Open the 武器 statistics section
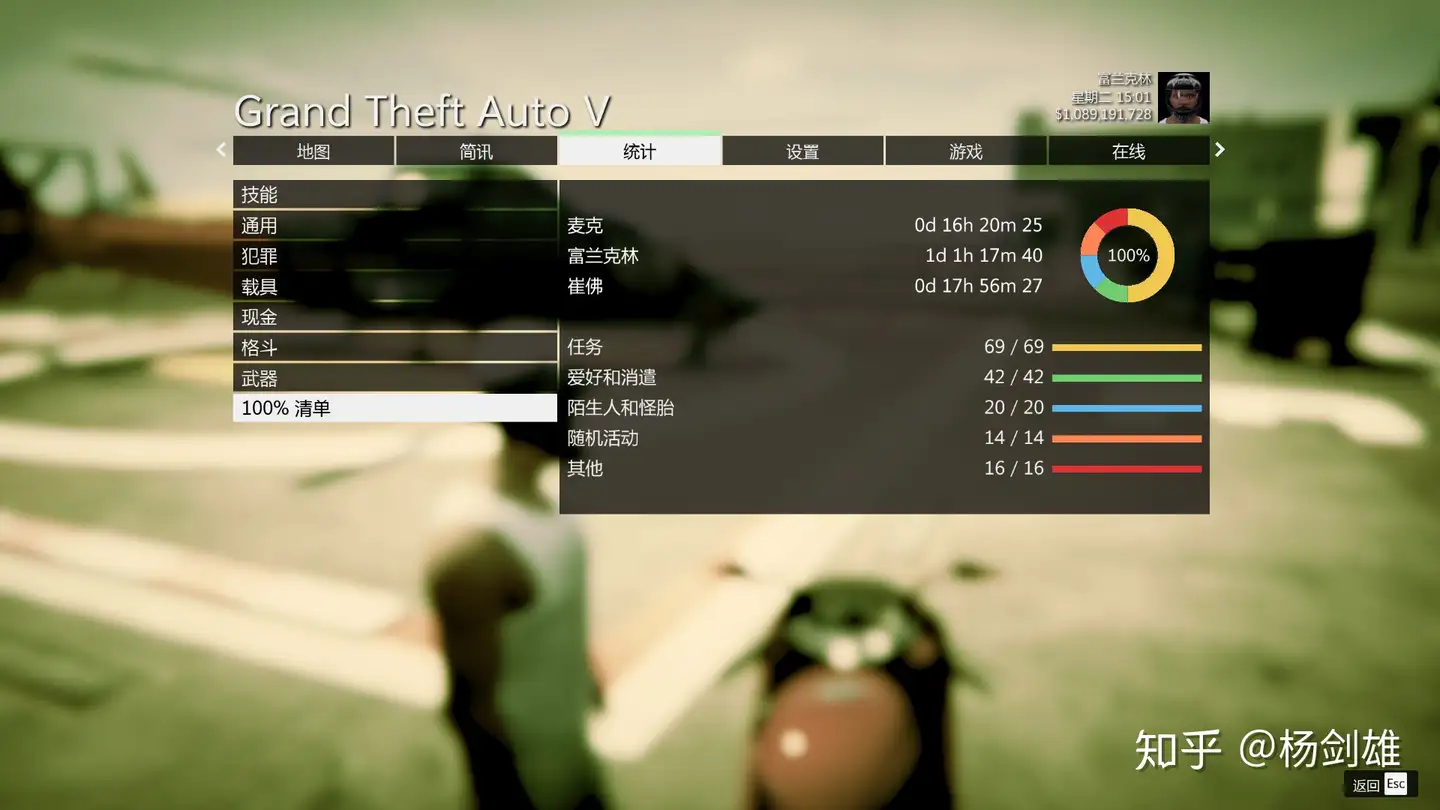 point(394,377)
